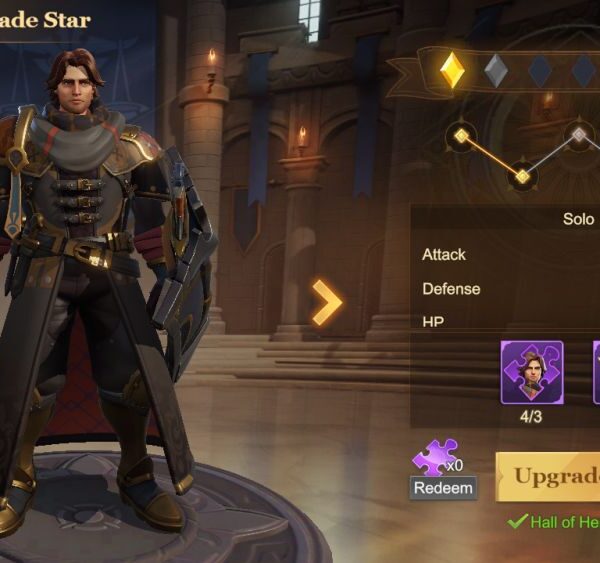The width and height of the screenshot is (600, 563).
Task: Tap the purple puzzle piece icon
Action: [433, 459]
